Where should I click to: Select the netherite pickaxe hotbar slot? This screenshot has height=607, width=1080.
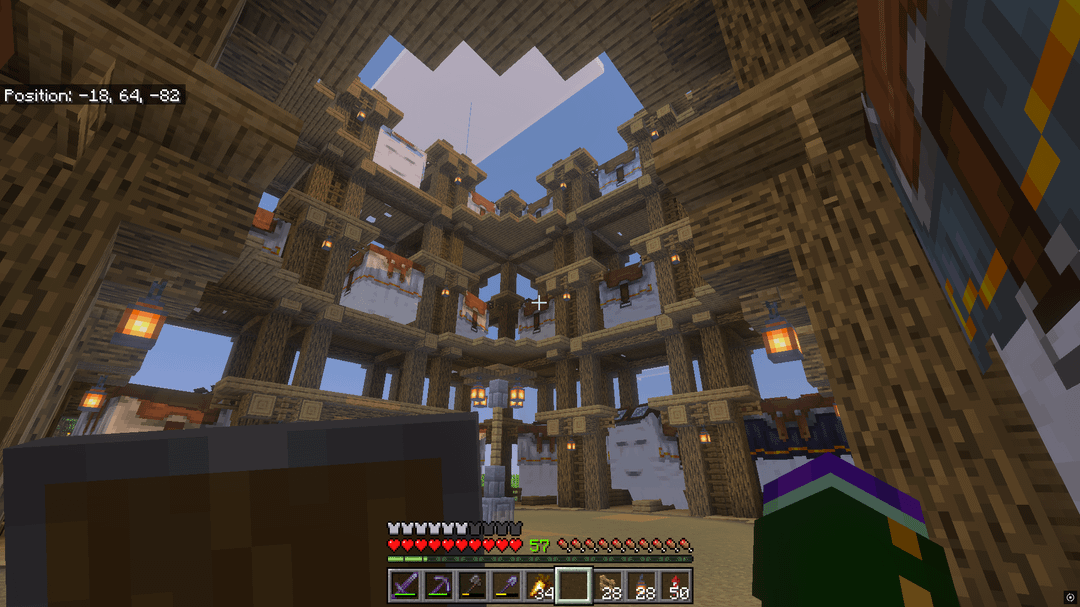[438, 585]
